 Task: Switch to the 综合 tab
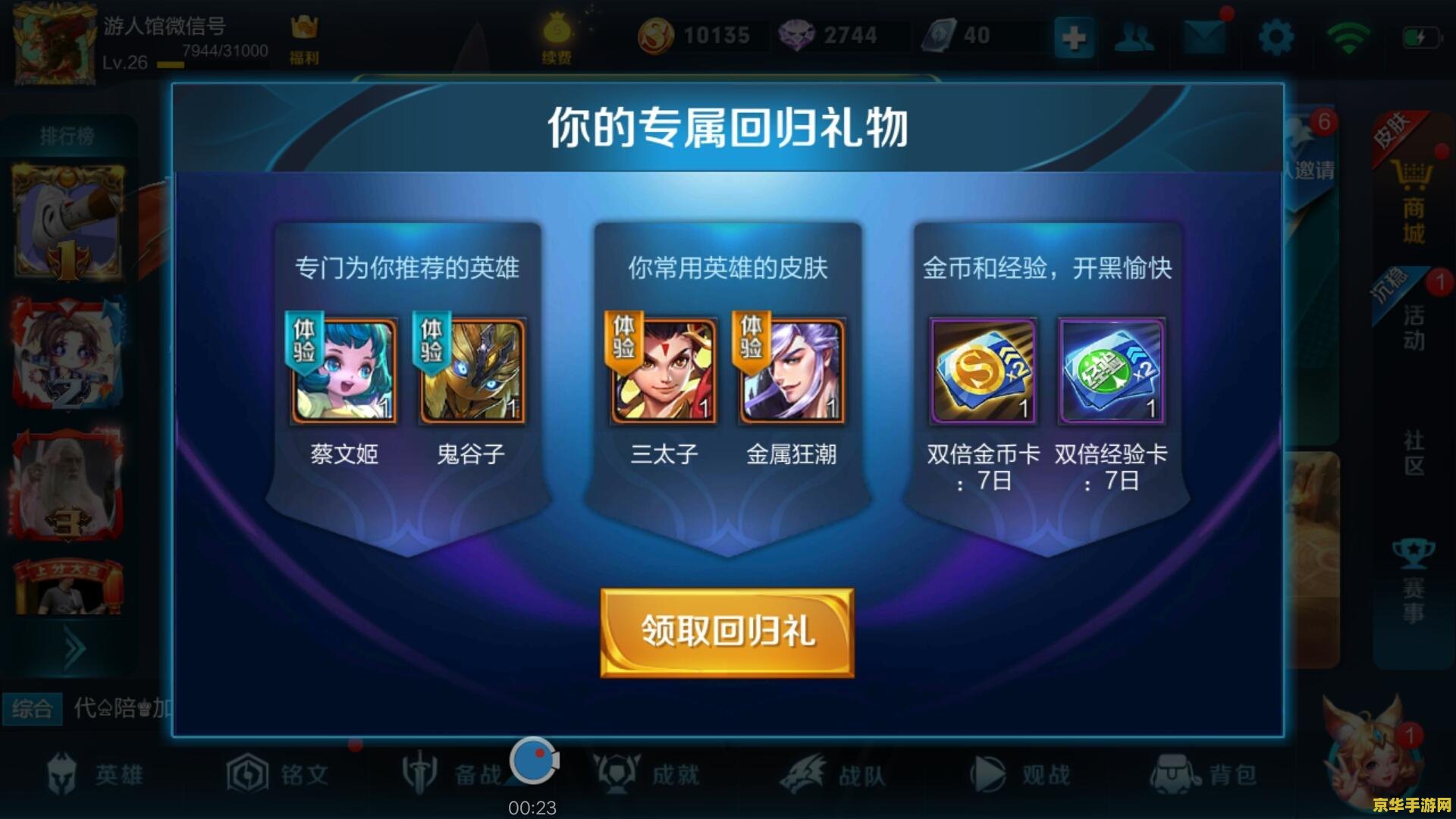pyautogui.click(x=33, y=708)
